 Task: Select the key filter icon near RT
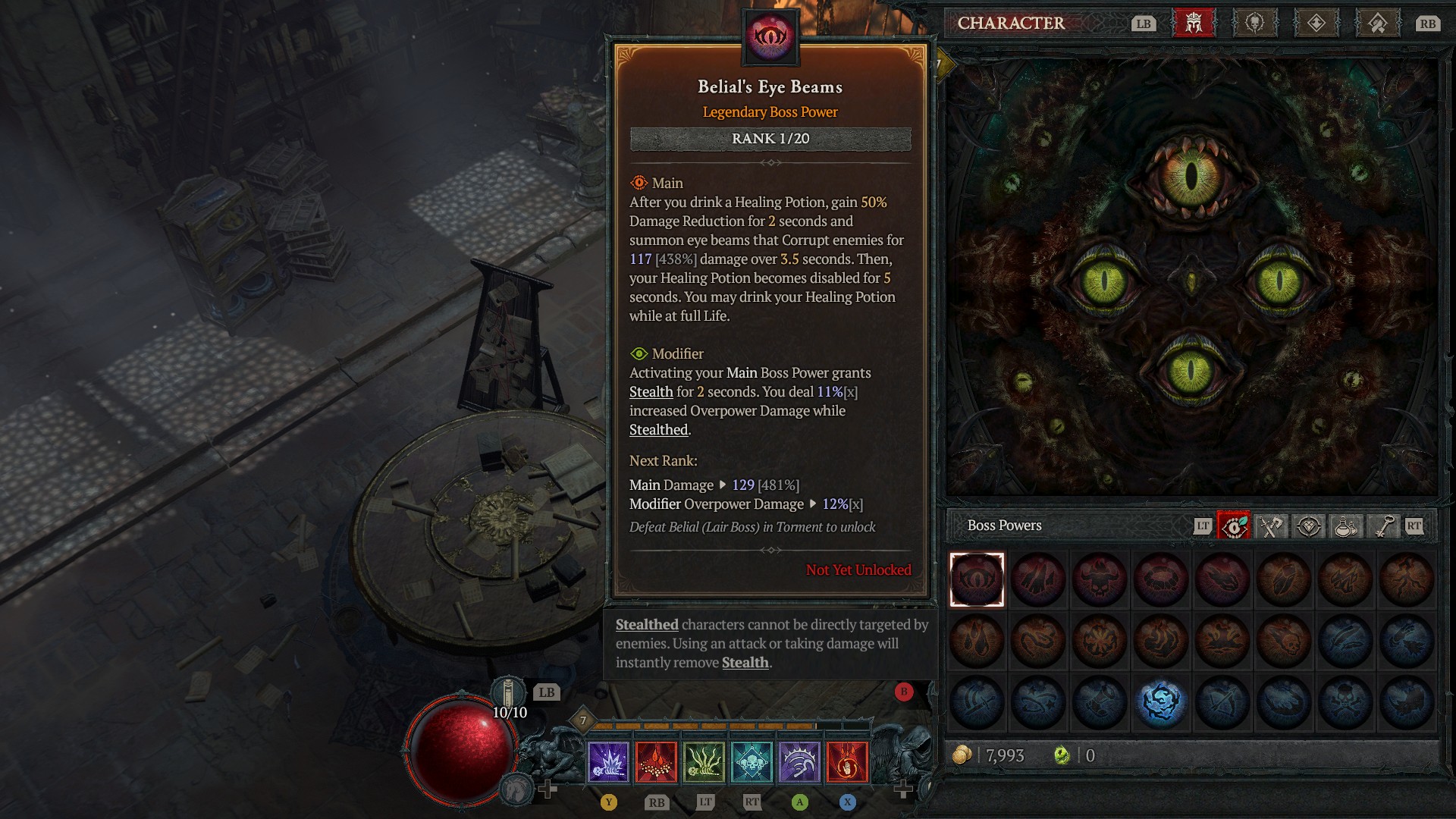pyautogui.click(x=1380, y=526)
